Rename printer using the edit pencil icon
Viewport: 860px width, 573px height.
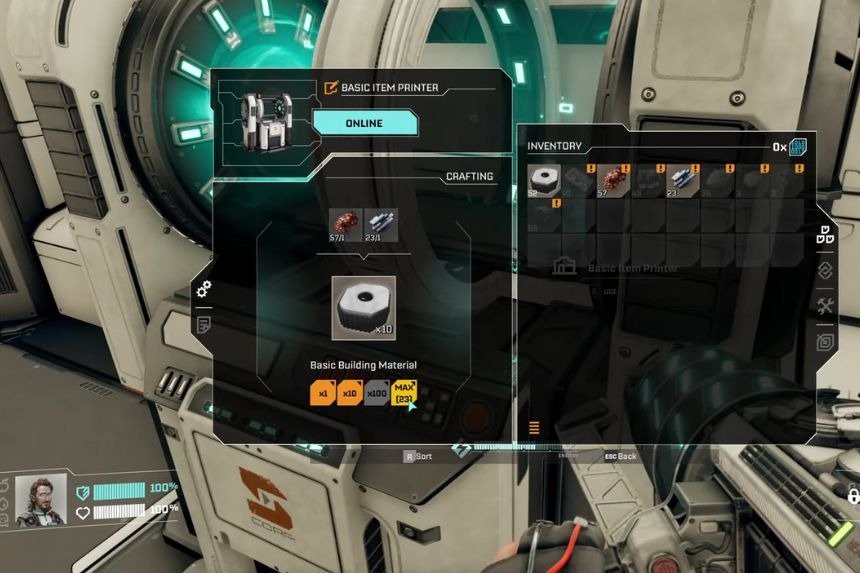click(x=331, y=88)
